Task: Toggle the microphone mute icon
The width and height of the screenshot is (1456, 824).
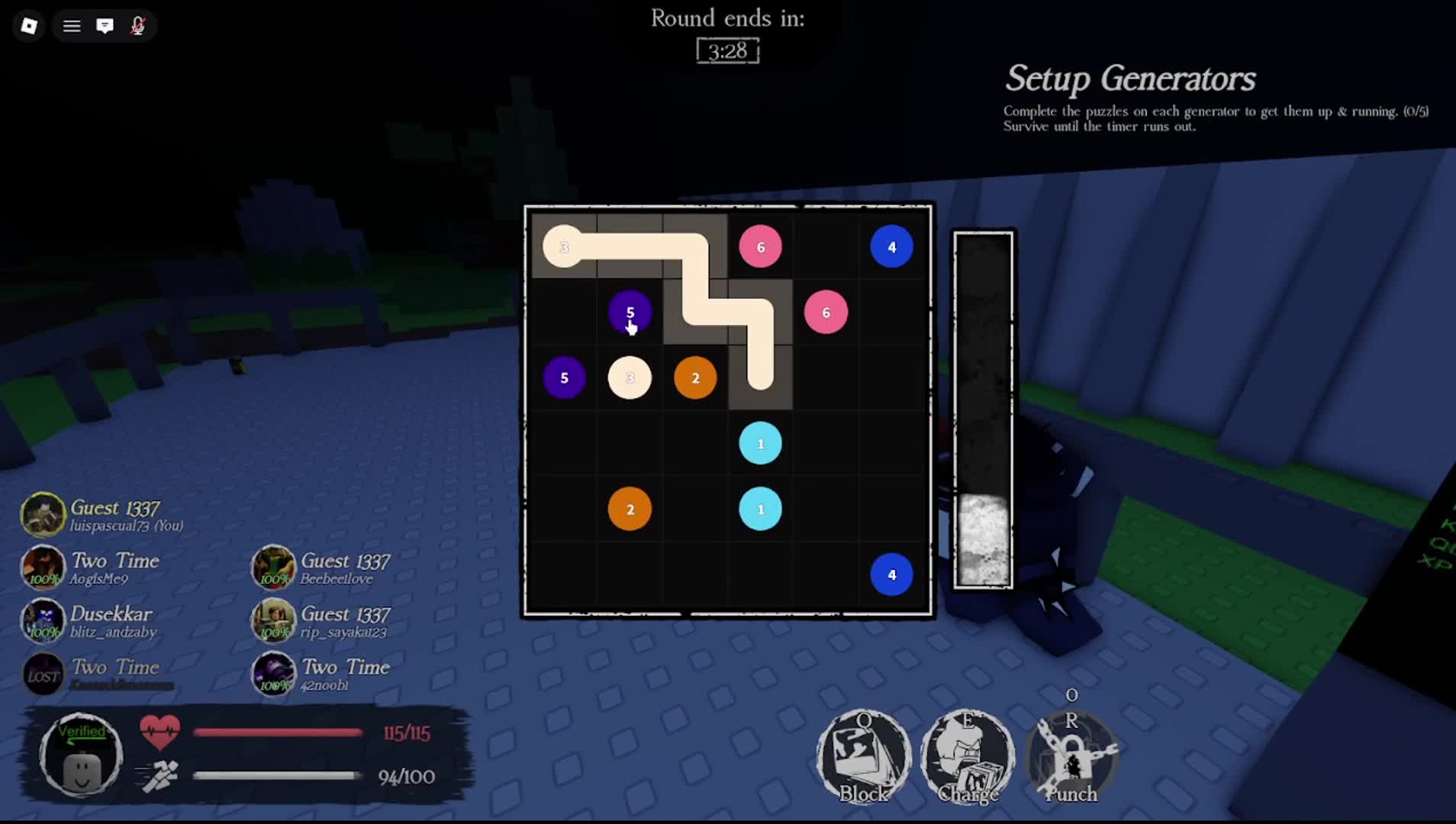Action: (x=139, y=25)
